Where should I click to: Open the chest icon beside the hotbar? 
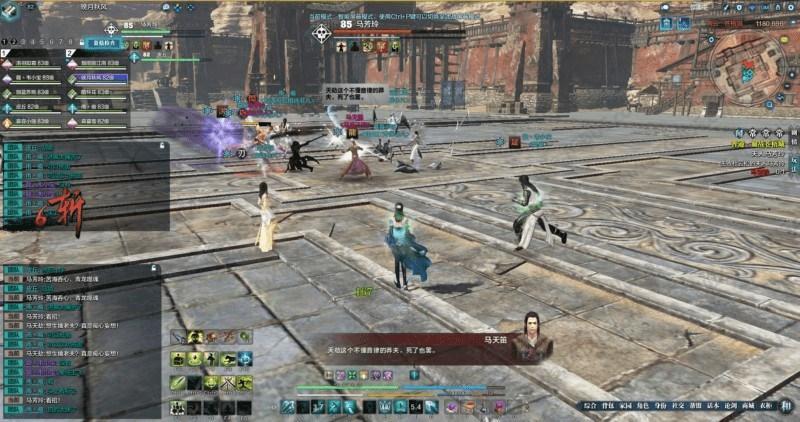point(467,407)
